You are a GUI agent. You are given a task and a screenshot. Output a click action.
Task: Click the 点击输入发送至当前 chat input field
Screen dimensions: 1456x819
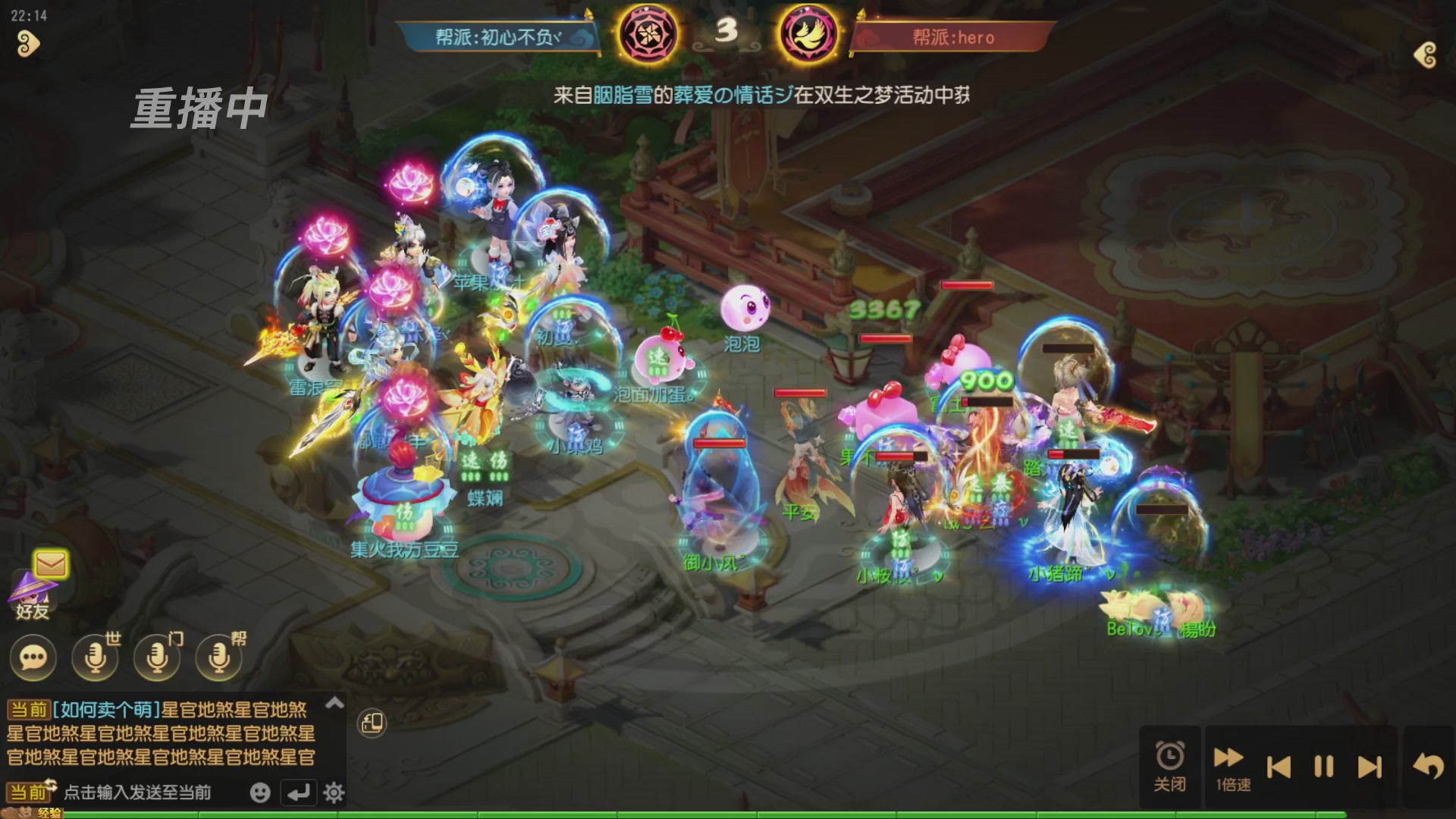[x=136, y=791]
